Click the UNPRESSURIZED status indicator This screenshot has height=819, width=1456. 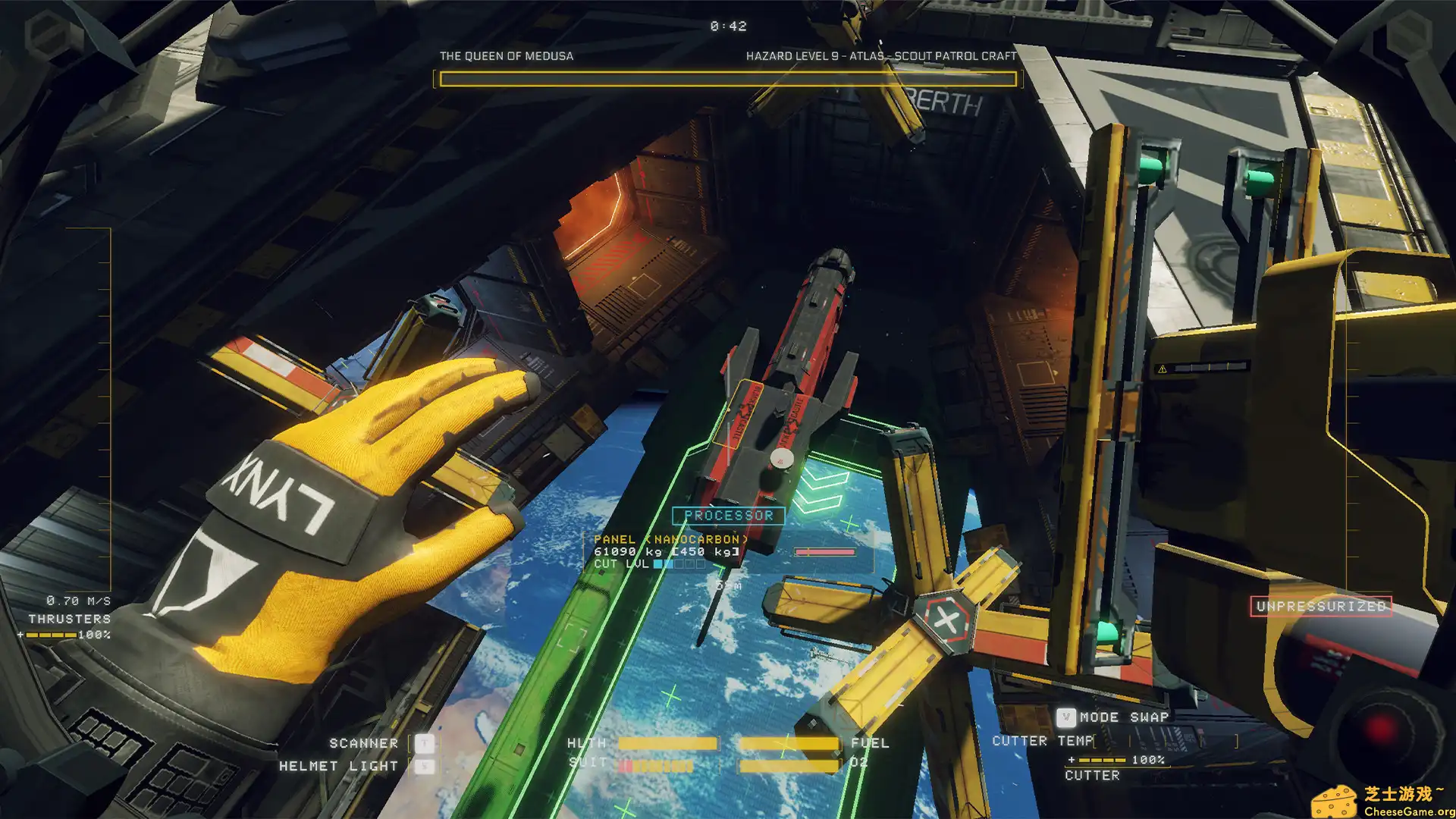(x=1319, y=606)
